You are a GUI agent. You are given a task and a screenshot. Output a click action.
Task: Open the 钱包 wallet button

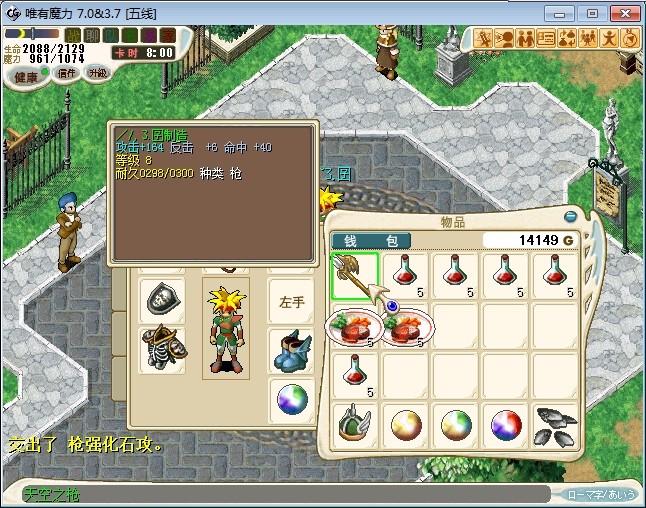pyautogui.click(x=371, y=240)
